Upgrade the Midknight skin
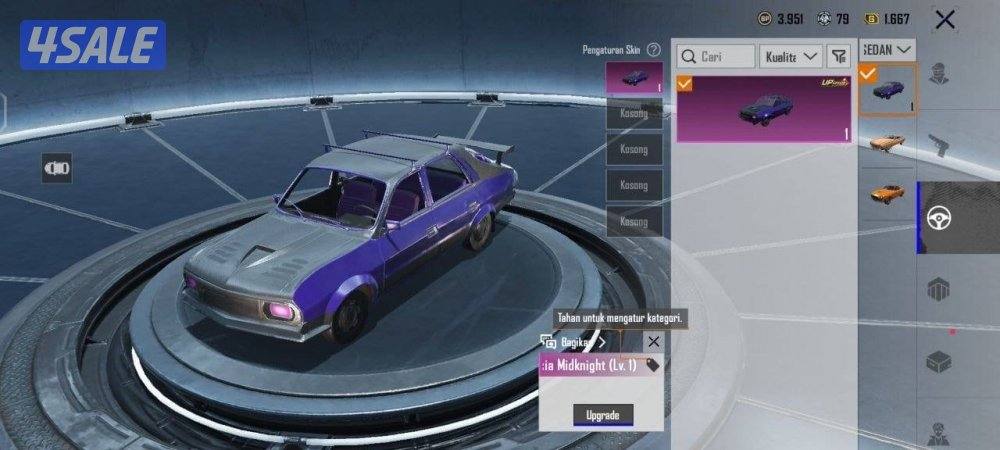 [602, 414]
